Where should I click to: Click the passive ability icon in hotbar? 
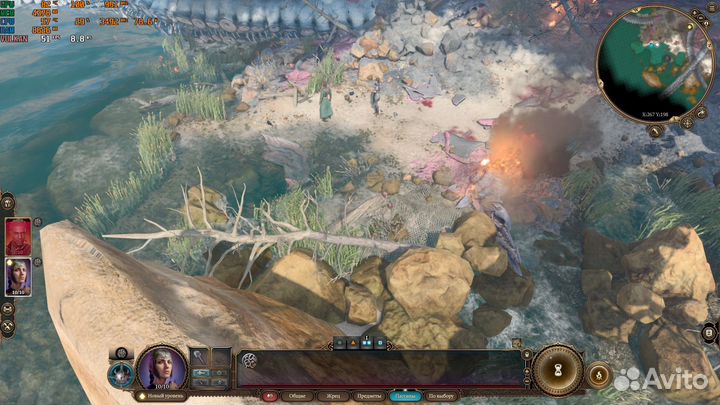(x=249, y=361)
